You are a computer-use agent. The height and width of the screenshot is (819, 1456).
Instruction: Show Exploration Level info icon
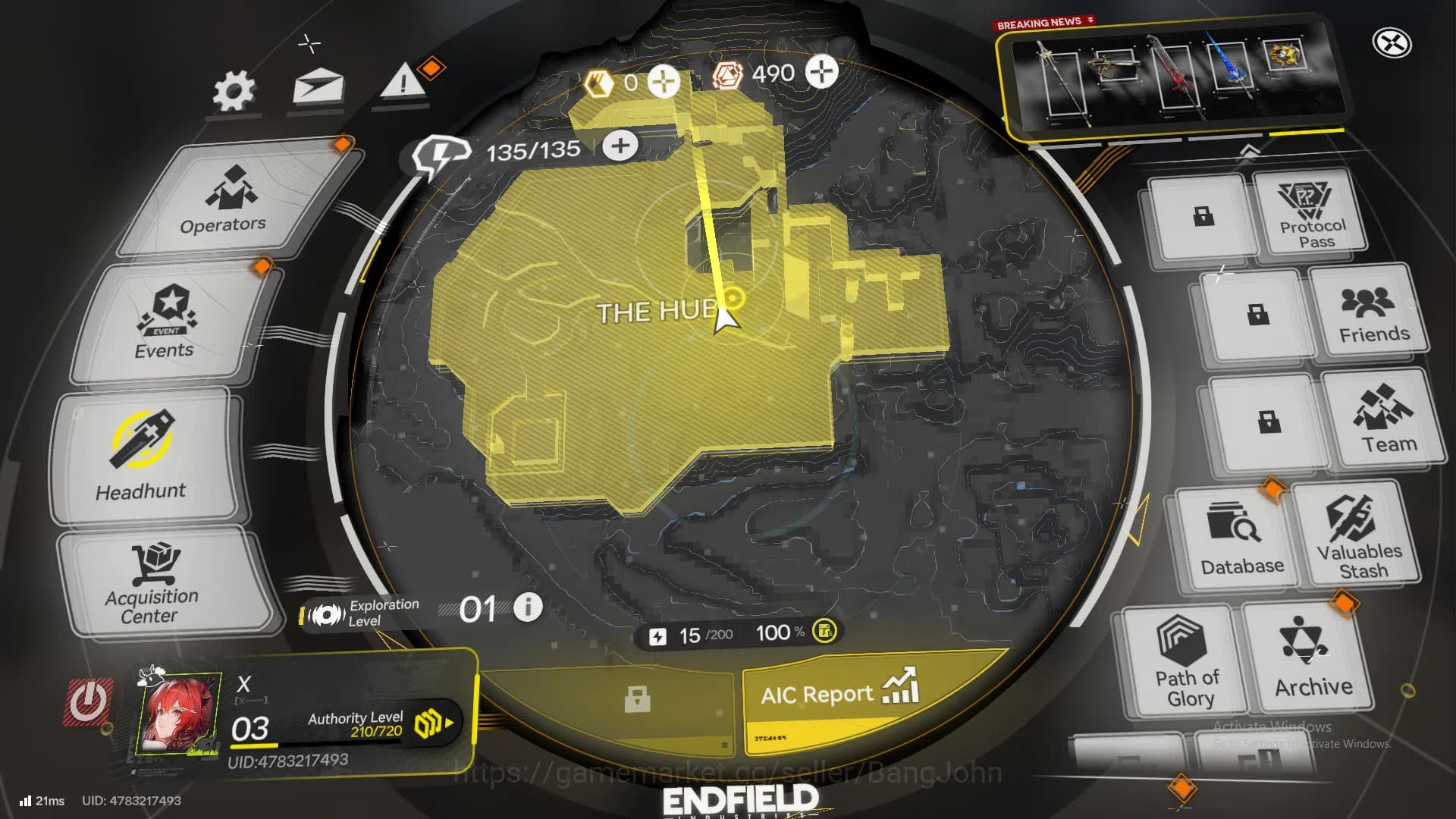528,607
